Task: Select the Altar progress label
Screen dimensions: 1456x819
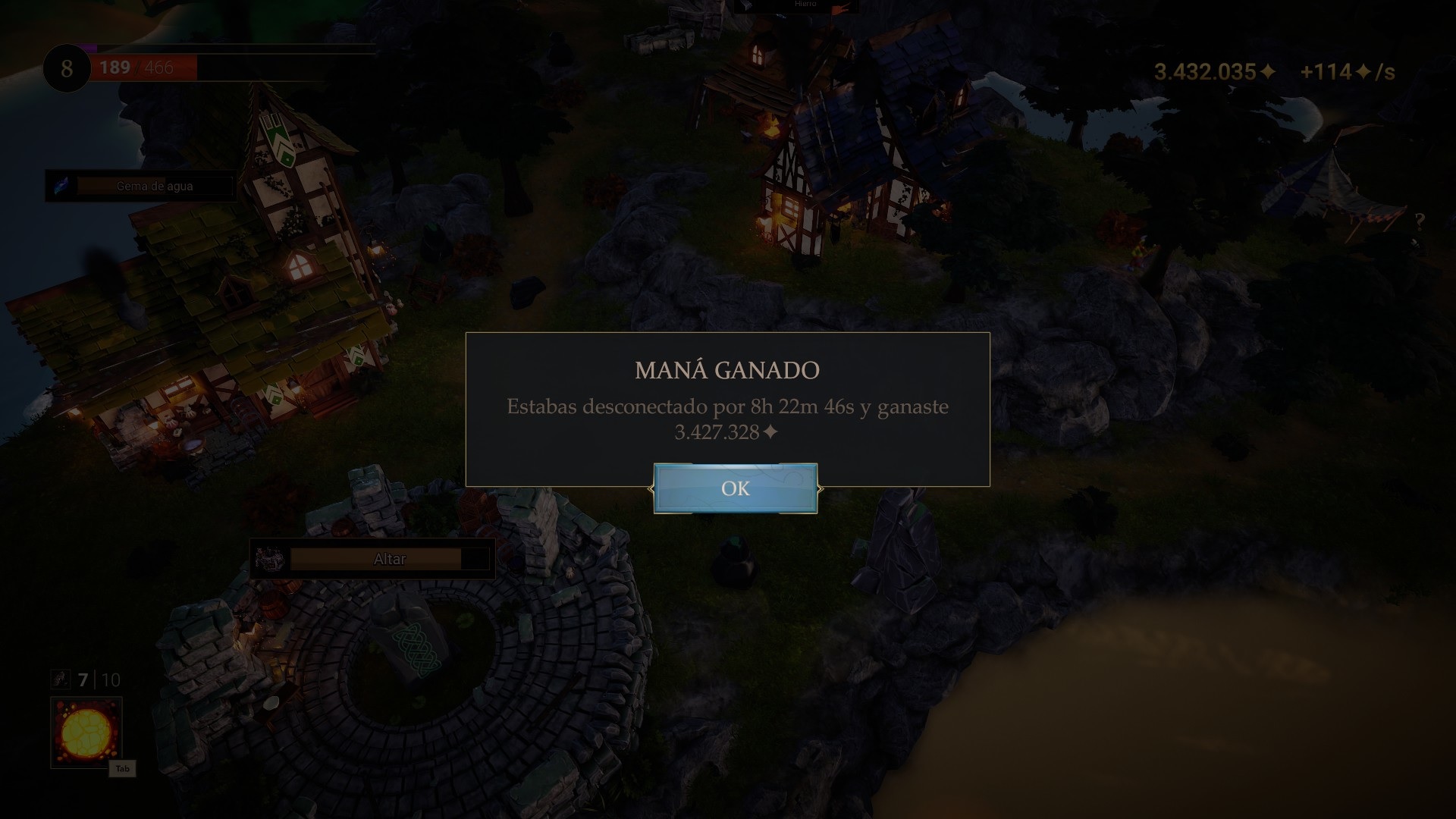Action: click(389, 559)
